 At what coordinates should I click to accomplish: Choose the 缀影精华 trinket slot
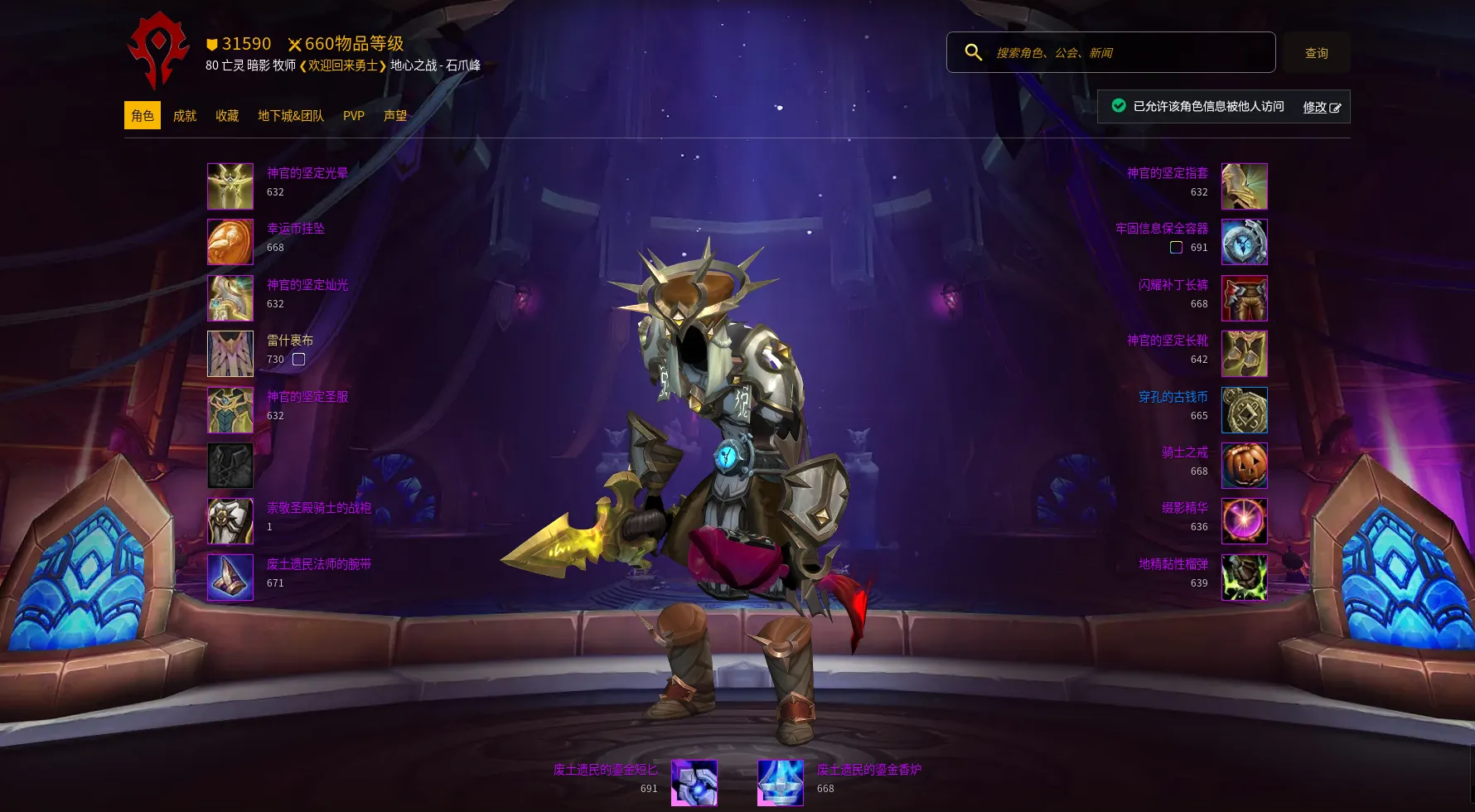[x=1244, y=521]
